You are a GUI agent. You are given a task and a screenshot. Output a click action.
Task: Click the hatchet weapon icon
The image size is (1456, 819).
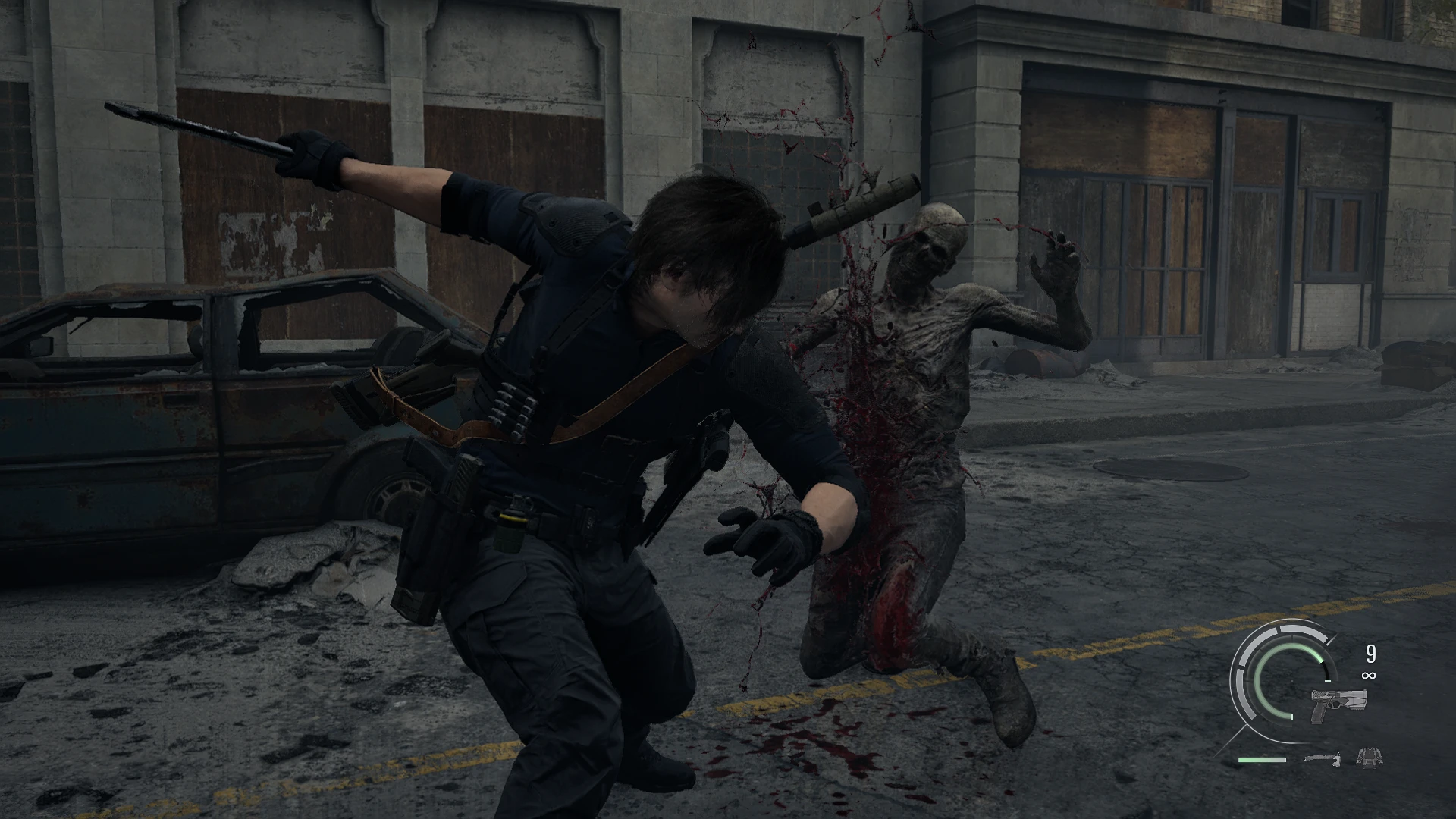tap(1322, 757)
